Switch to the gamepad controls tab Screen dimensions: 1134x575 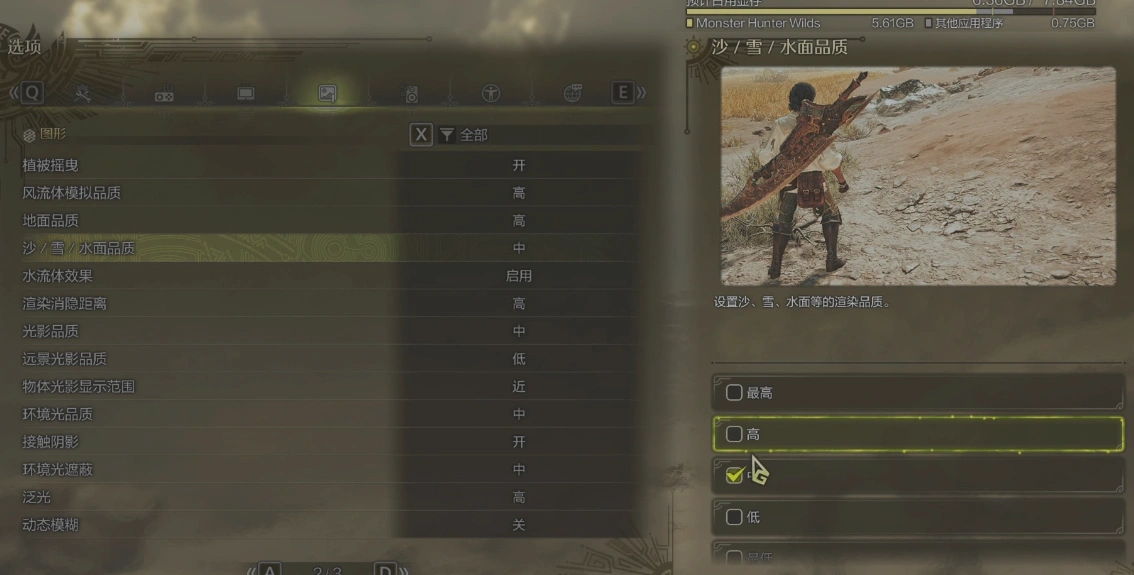[x=163, y=95]
